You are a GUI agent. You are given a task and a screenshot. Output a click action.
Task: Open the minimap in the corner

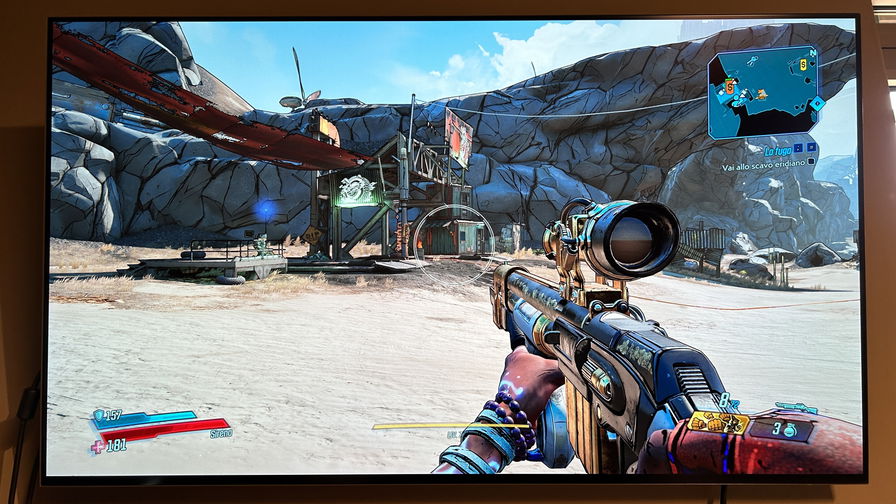(x=763, y=92)
